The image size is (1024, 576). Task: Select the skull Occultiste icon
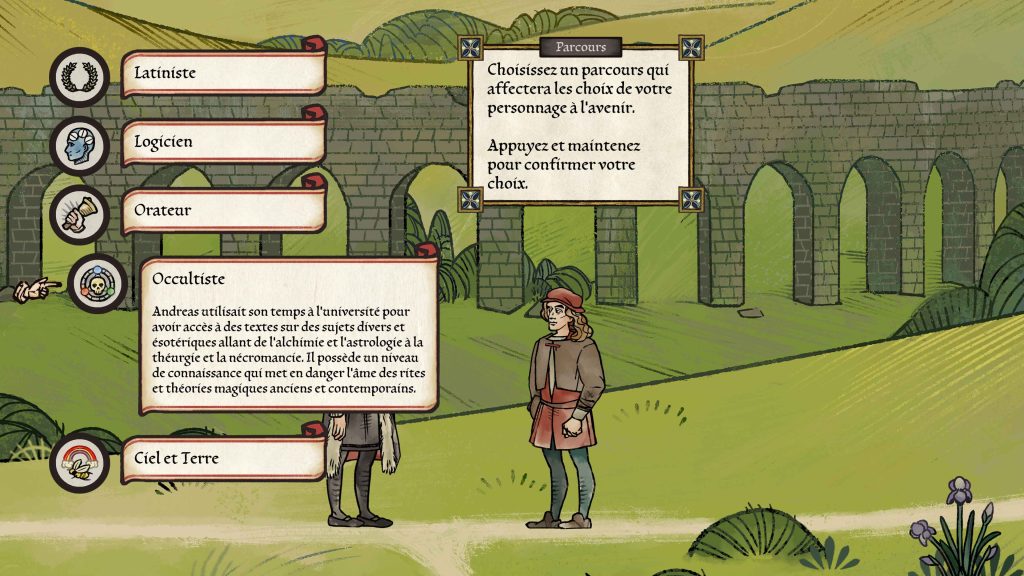tap(98, 284)
